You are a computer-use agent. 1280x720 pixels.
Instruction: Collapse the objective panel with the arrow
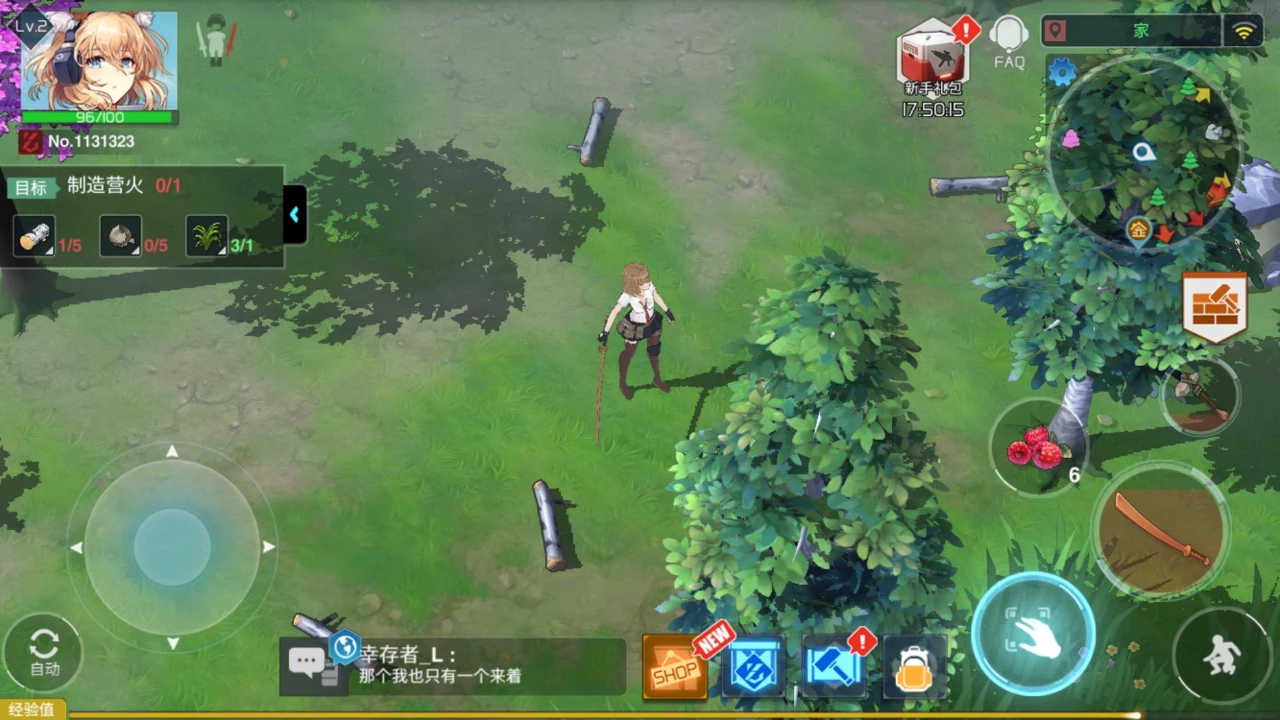pos(295,214)
